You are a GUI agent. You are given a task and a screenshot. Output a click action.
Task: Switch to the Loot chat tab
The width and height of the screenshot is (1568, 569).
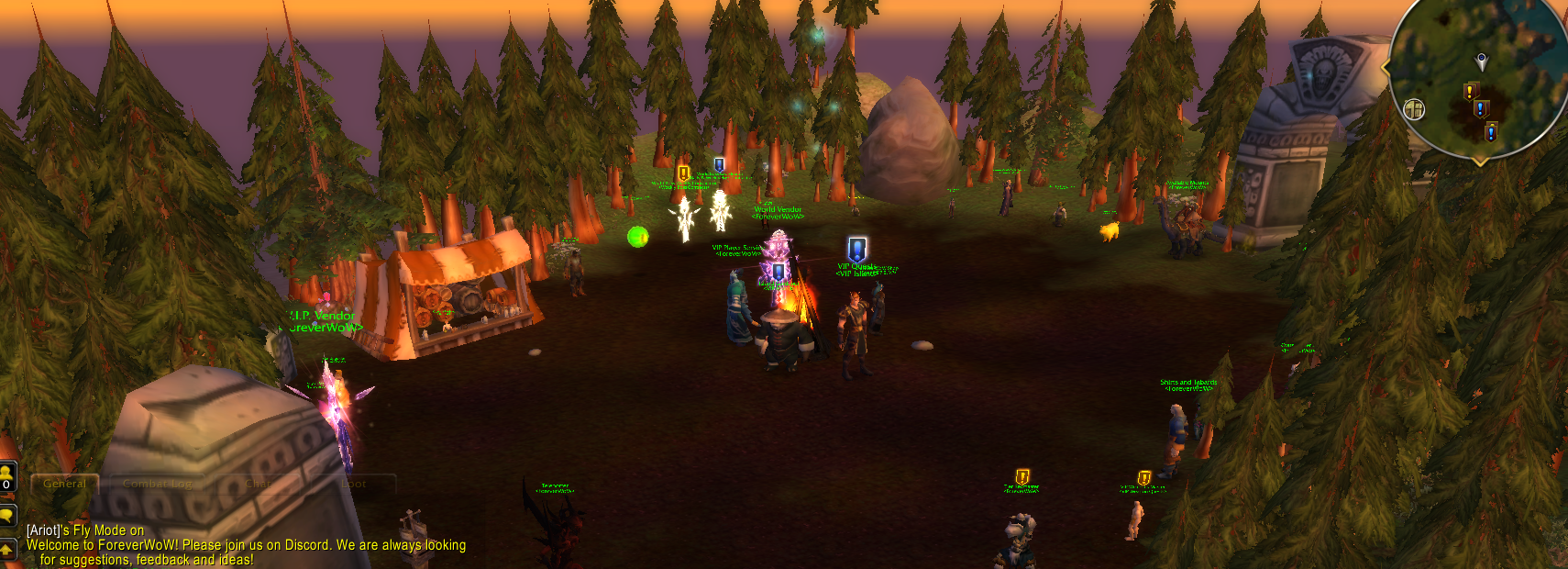tap(354, 484)
